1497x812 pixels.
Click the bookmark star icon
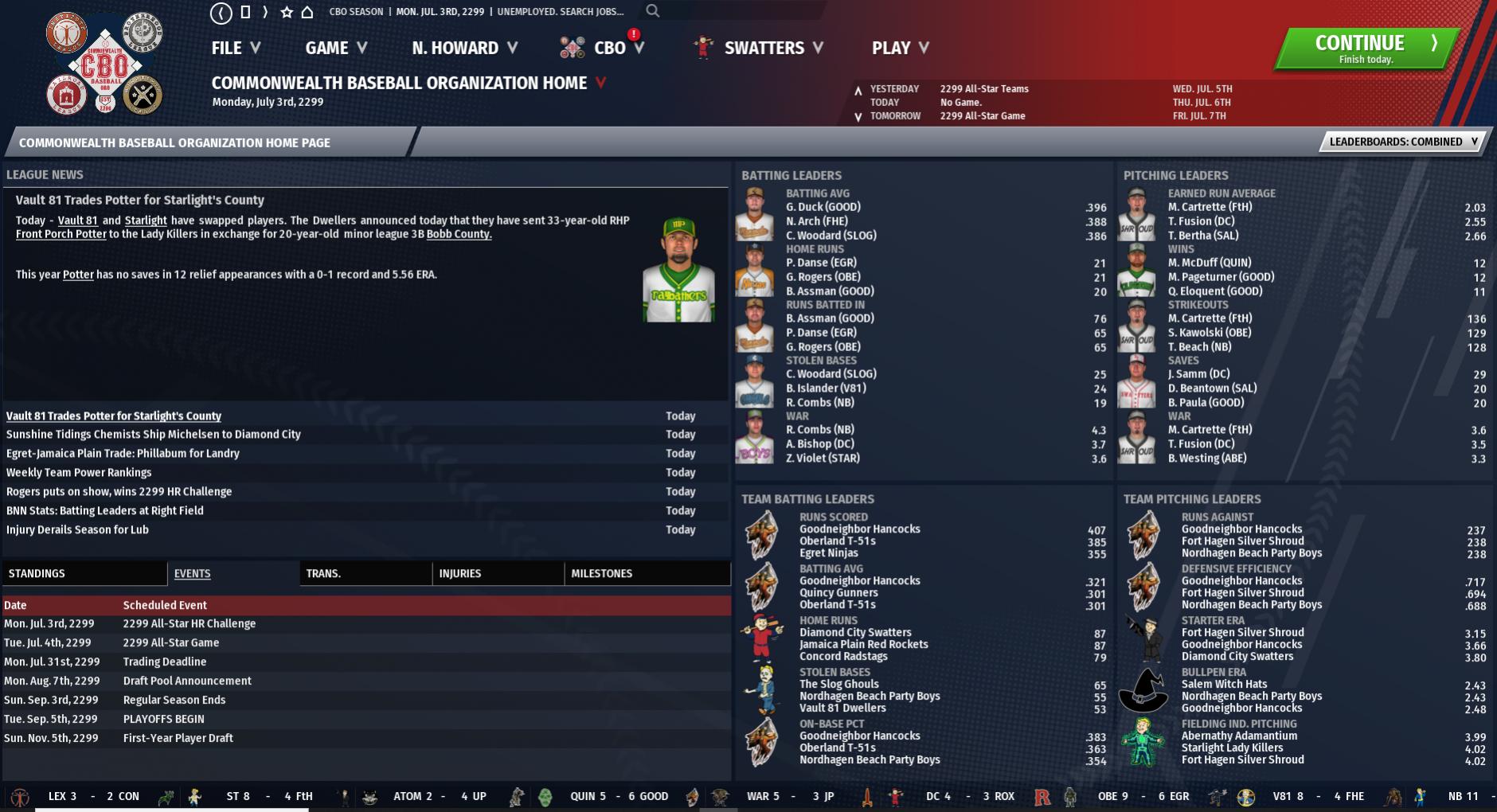click(287, 12)
